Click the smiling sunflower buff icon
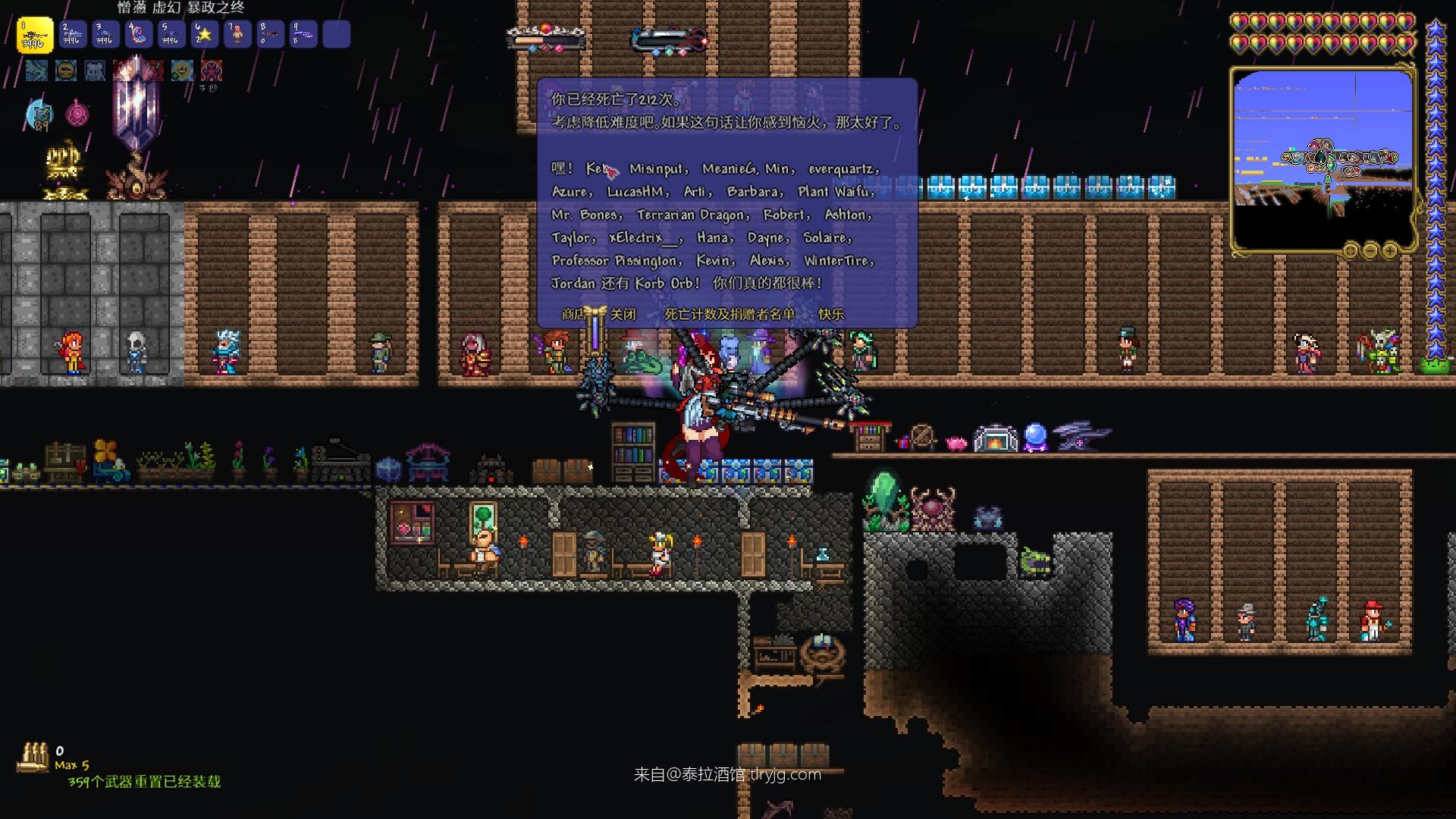The image size is (1456, 819). (x=181, y=71)
